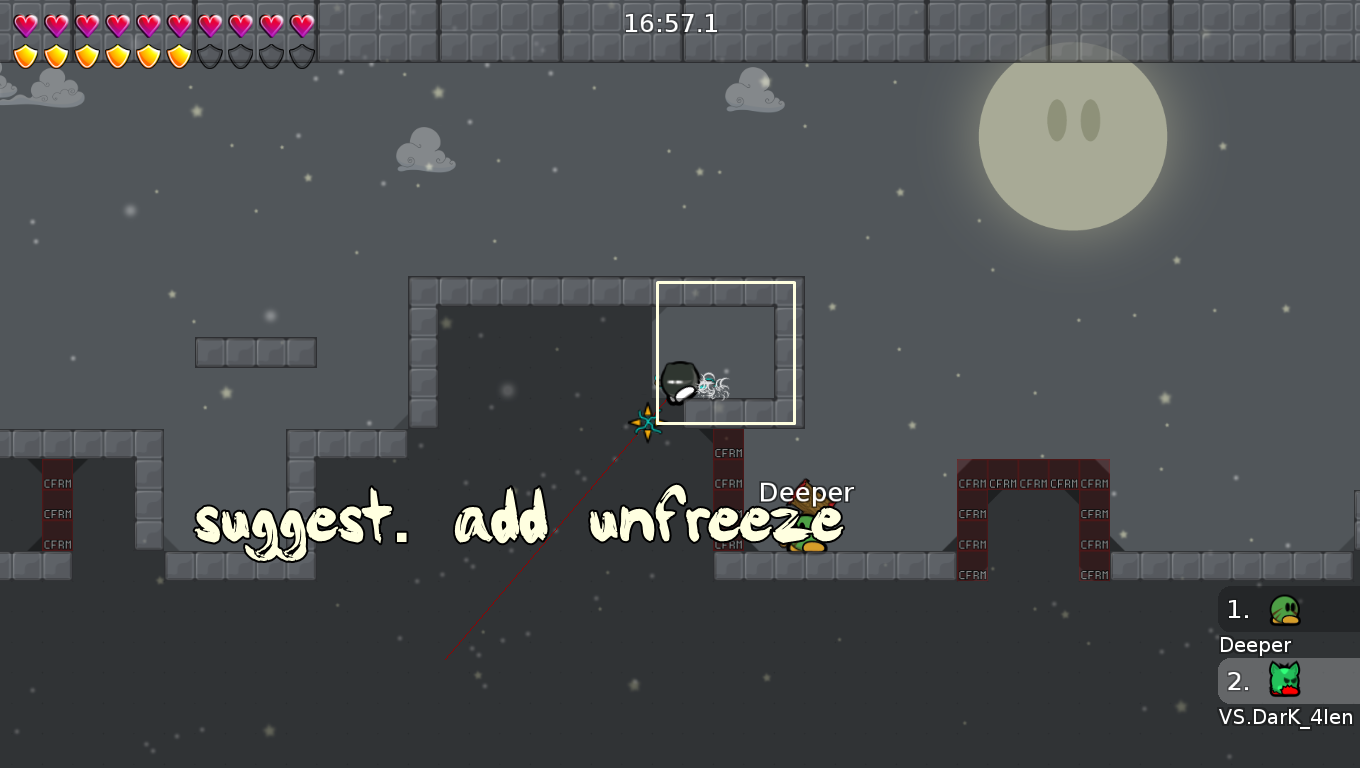Screen dimensions: 1360x768
Task: Select the last pink heart in the health bar
Action: (x=300, y=23)
